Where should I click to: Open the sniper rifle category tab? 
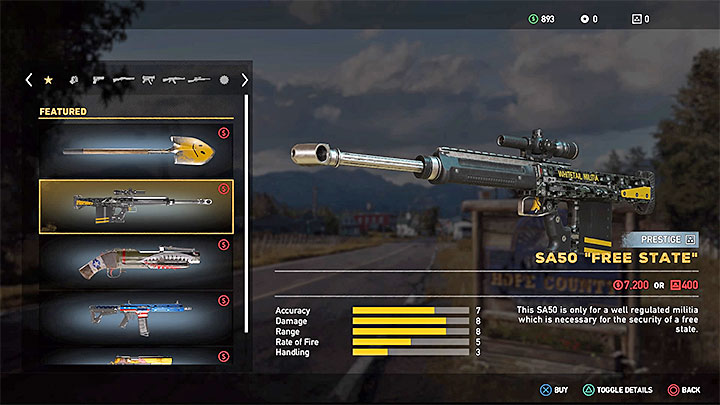point(199,80)
